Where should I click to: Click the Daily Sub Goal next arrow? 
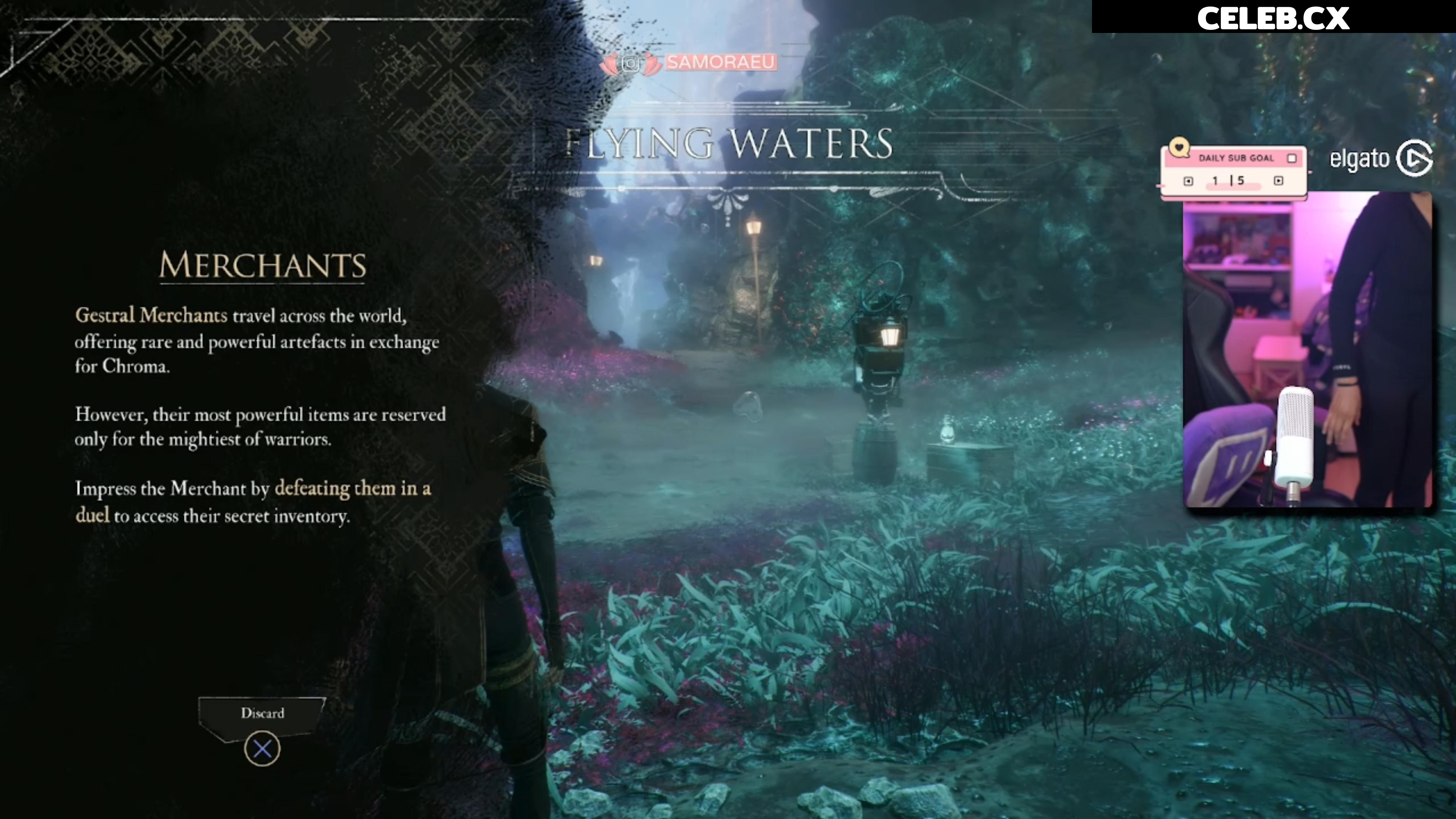pos(1279,181)
